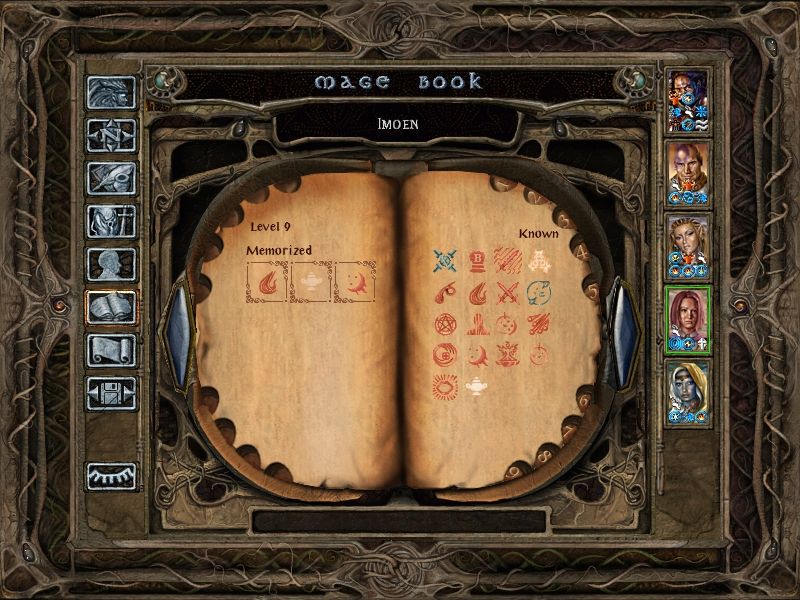The height and width of the screenshot is (600, 800).
Task: Open the inventory with the armored figure button
Action: (110, 221)
